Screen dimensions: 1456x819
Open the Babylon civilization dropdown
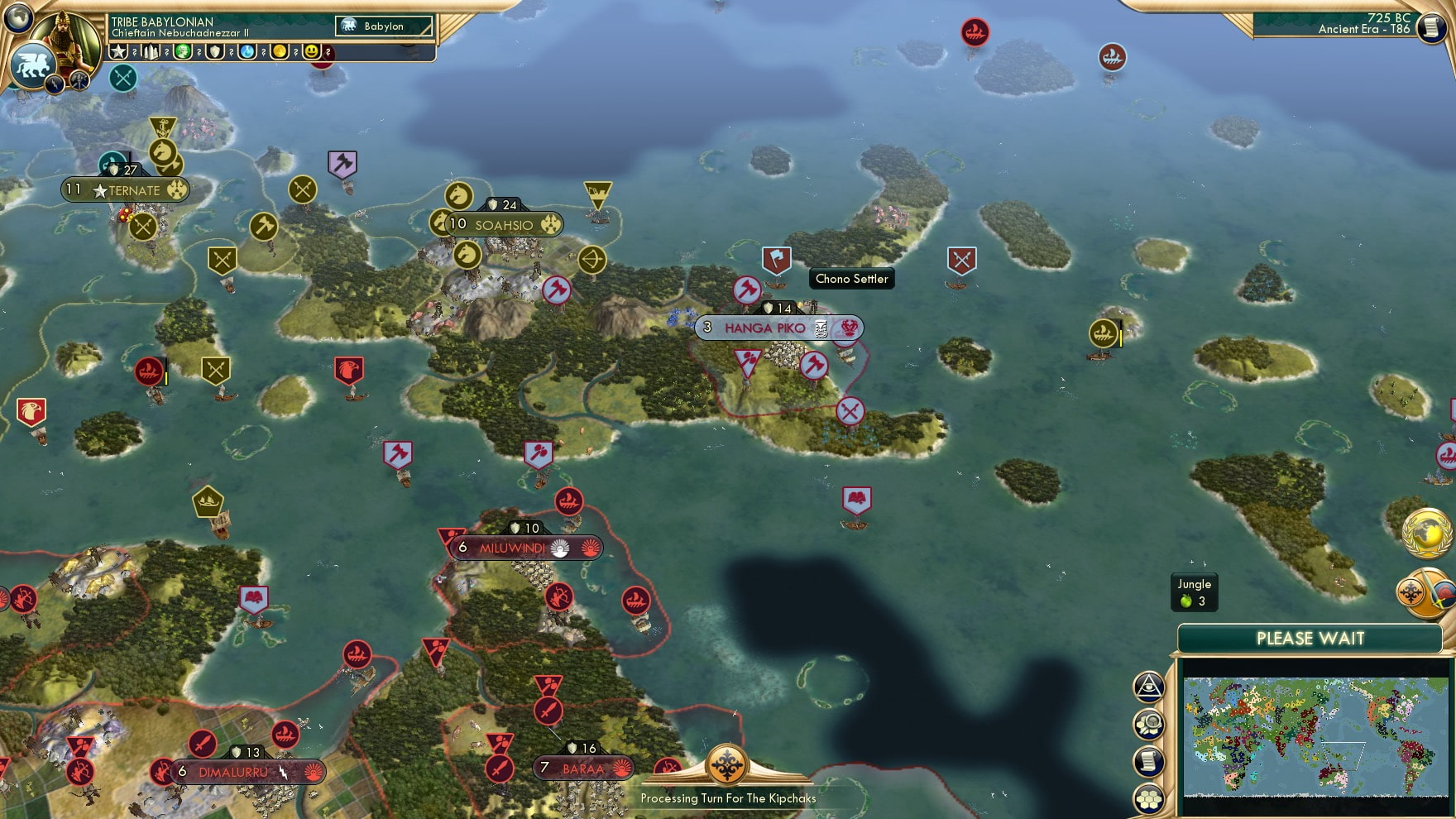[x=384, y=26]
